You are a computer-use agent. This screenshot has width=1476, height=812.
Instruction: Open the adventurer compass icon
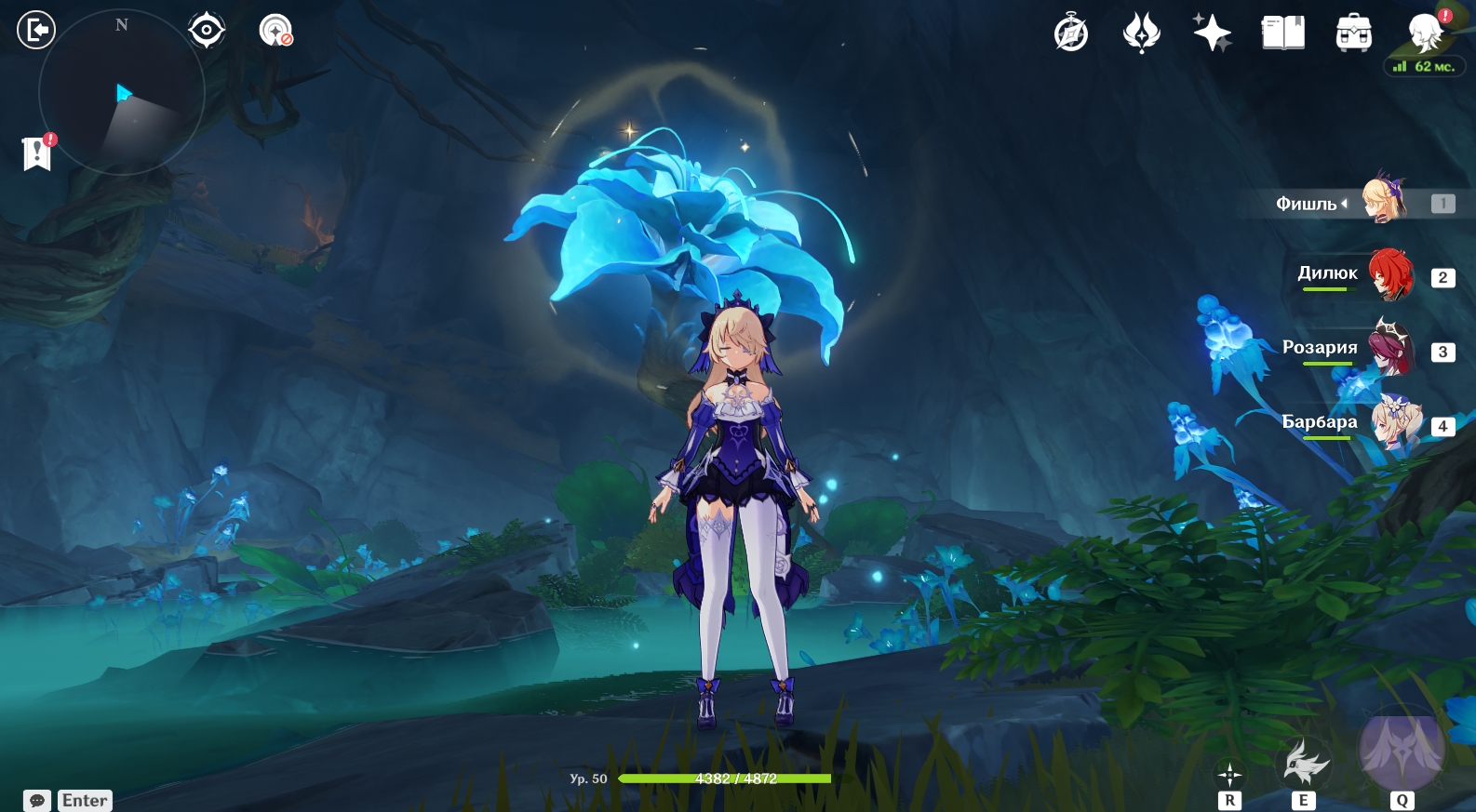1071,33
